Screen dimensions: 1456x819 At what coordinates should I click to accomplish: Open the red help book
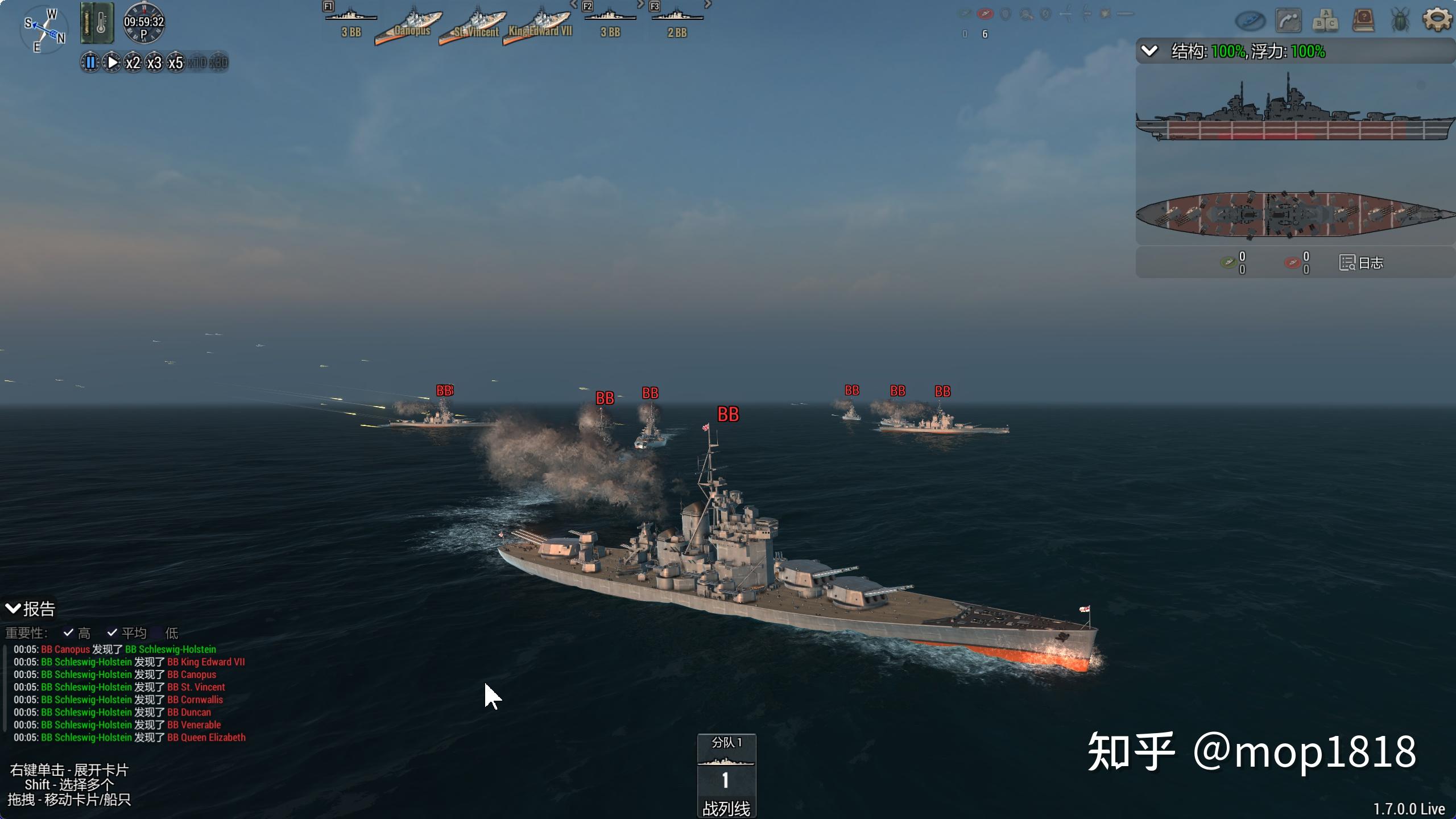pyautogui.click(x=1363, y=21)
